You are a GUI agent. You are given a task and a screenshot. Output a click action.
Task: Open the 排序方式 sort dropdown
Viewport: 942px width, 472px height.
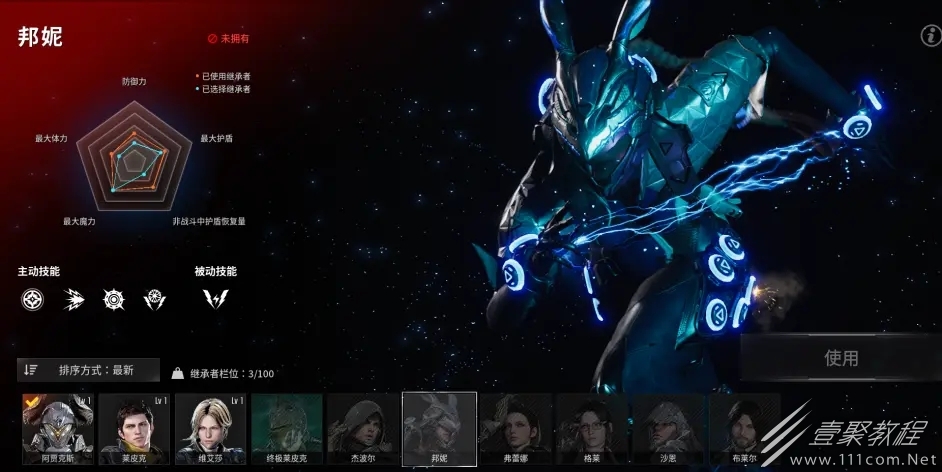(88, 370)
